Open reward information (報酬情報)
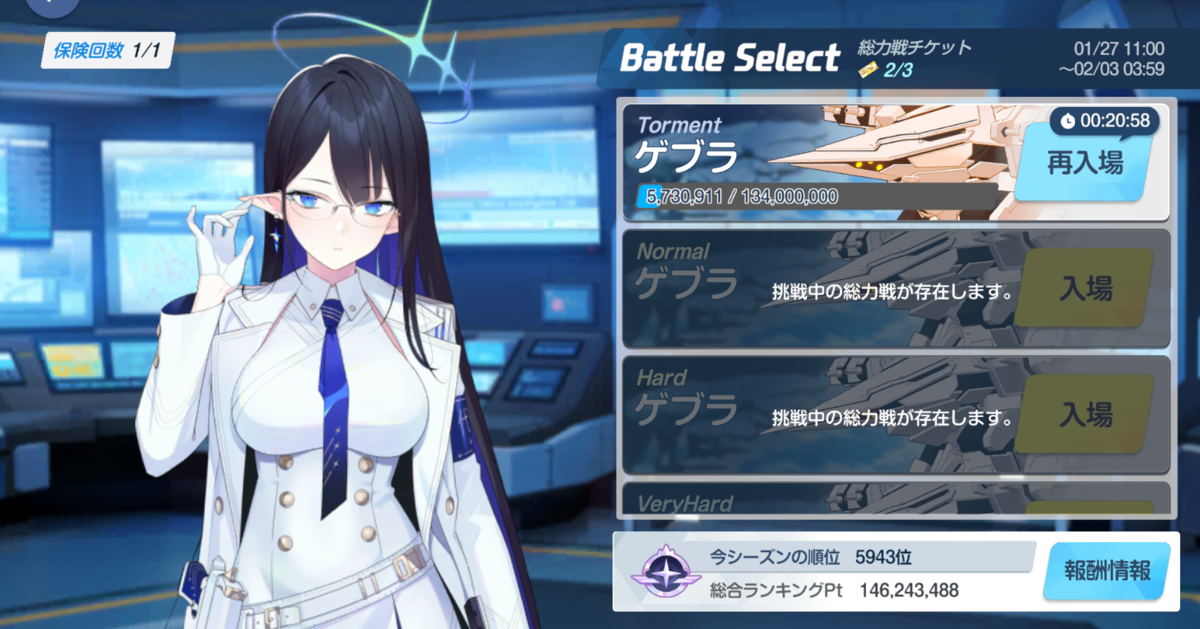This screenshot has height=629, width=1200. pyautogui.click(x=1107, y=572)
